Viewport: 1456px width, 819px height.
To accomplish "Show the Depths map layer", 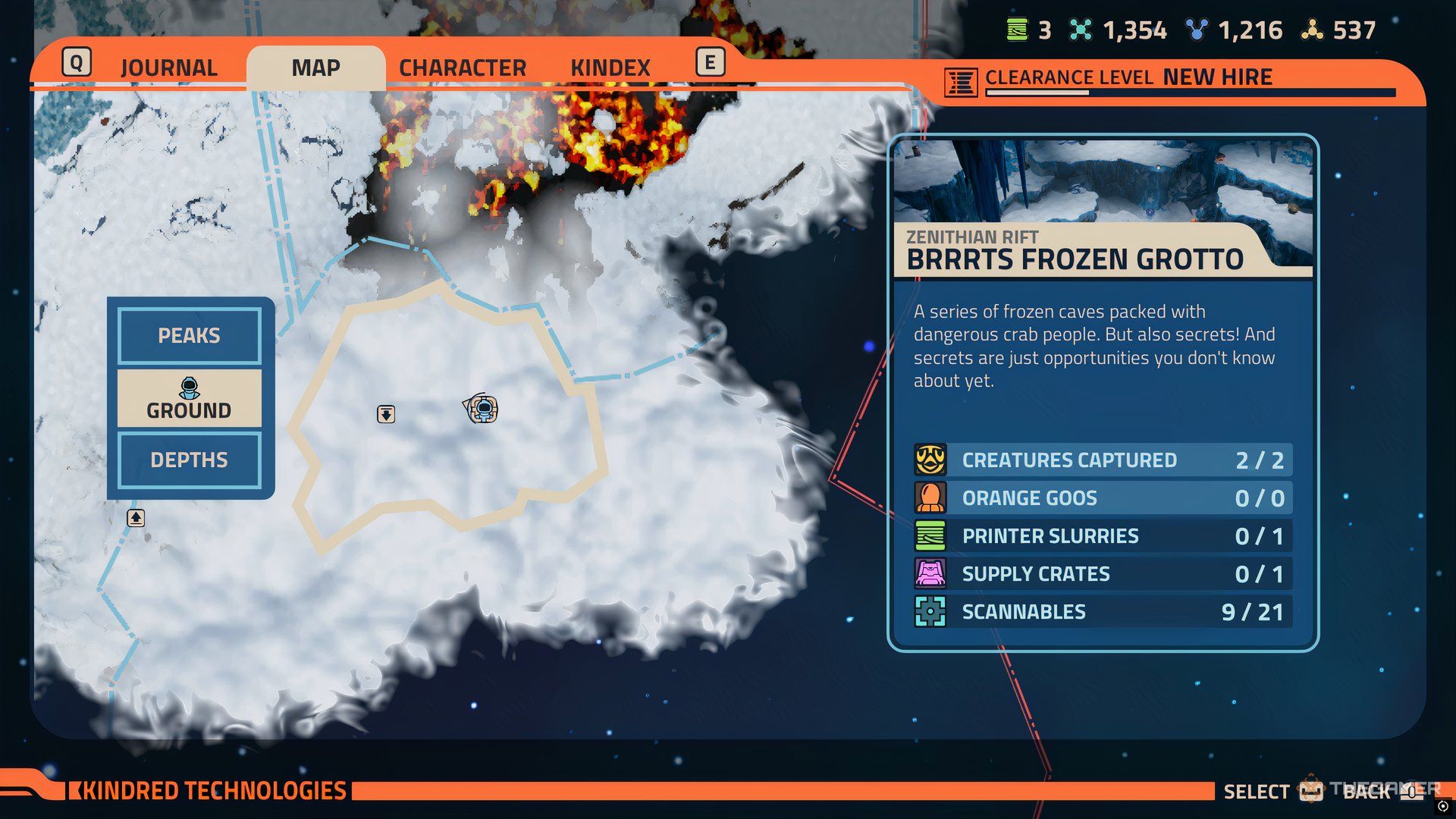I will point(189,460).
